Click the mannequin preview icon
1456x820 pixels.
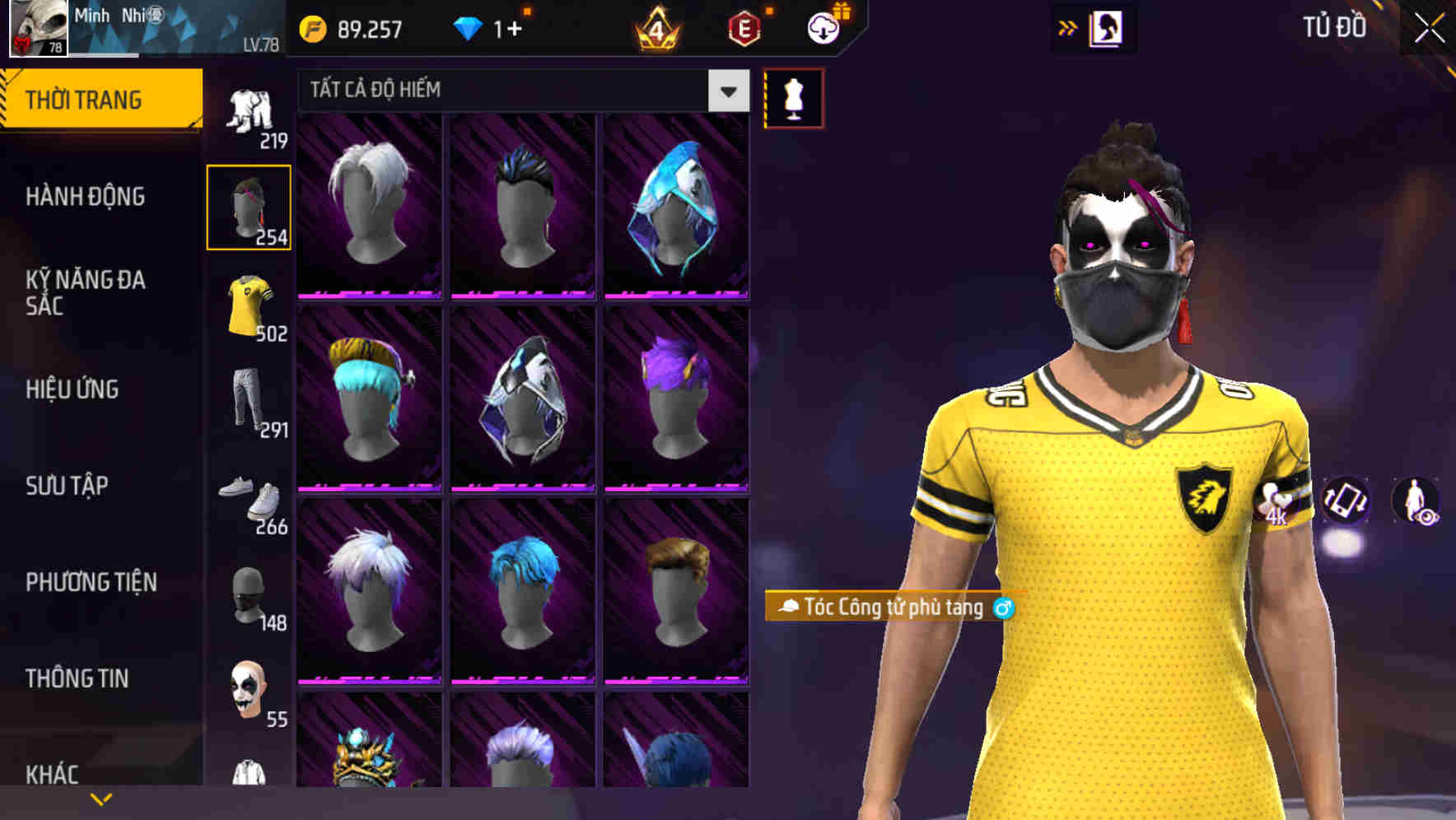(793, 97)
